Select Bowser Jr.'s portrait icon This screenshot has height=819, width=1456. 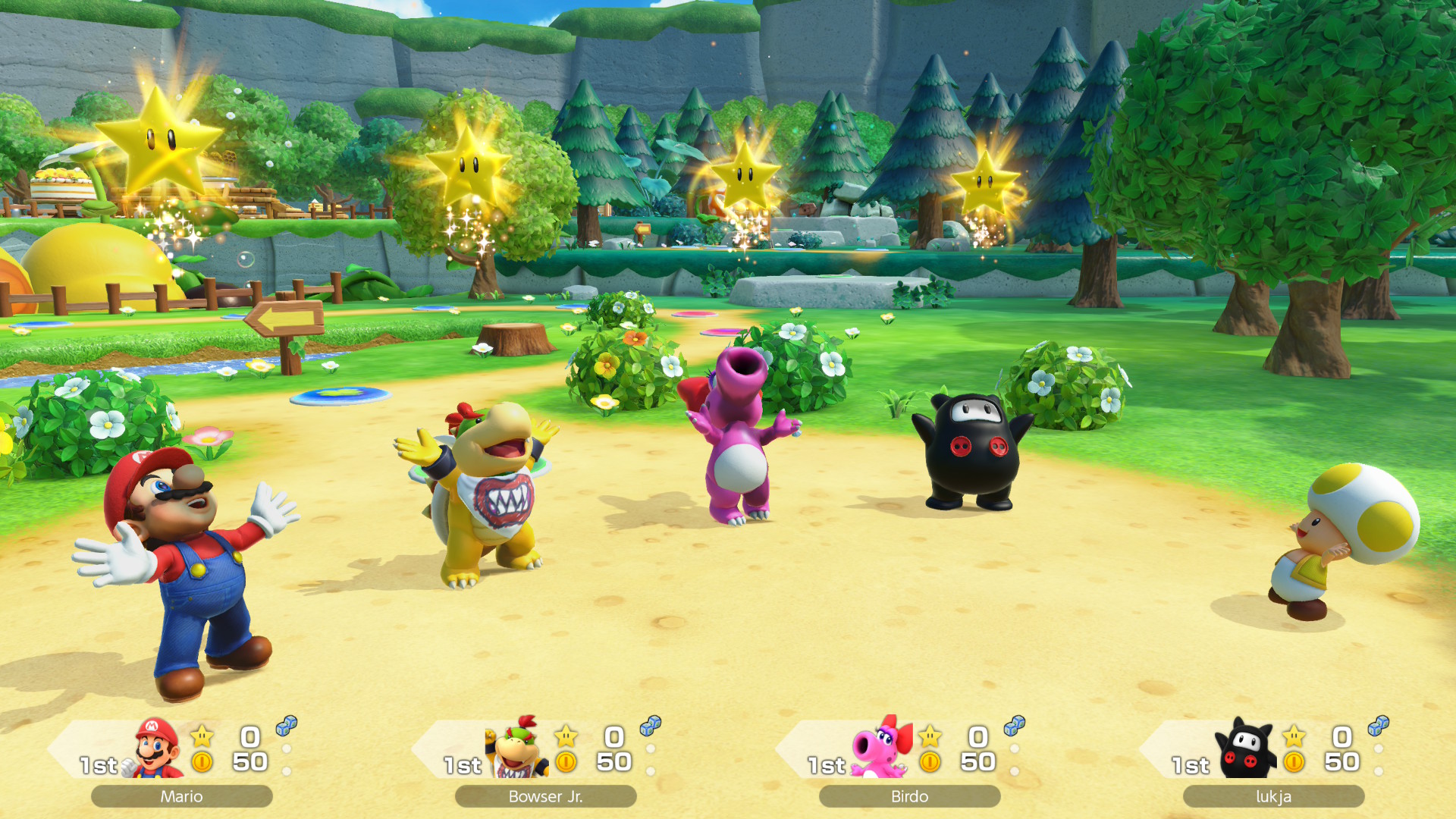click(519, 749)
